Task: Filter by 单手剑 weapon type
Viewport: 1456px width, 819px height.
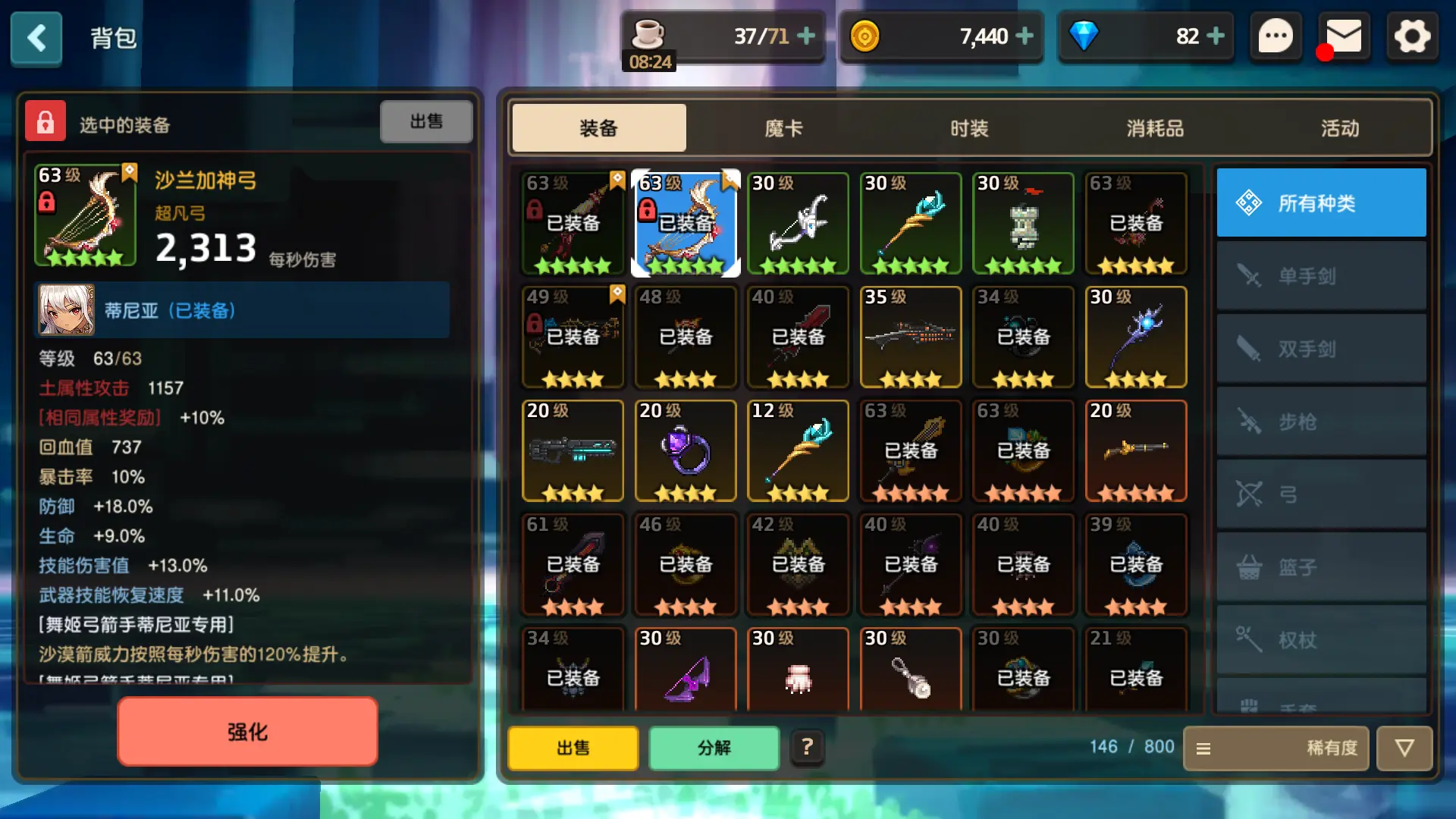Action: coord(1321,276)
